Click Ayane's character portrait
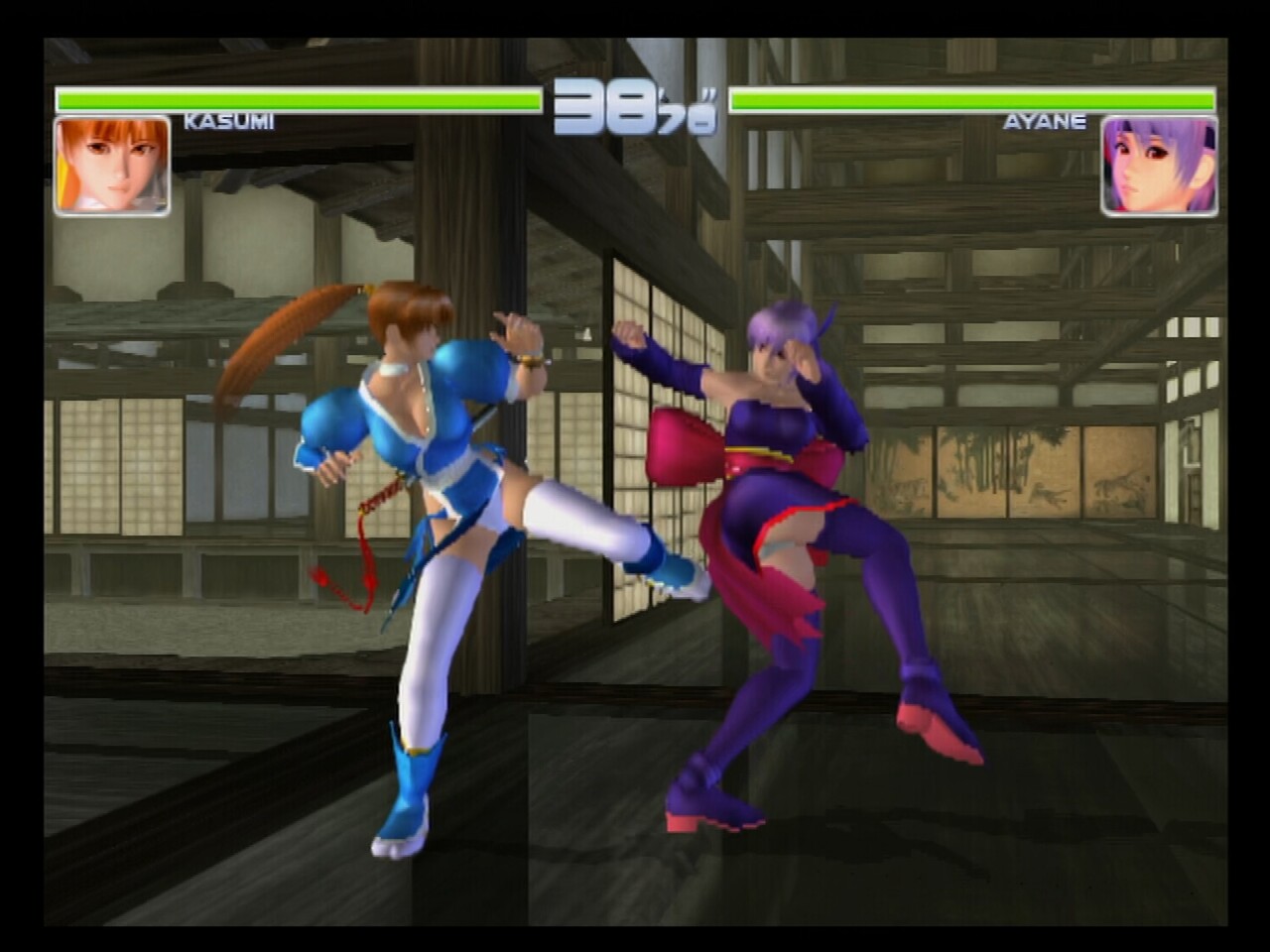 point(1158,167)
